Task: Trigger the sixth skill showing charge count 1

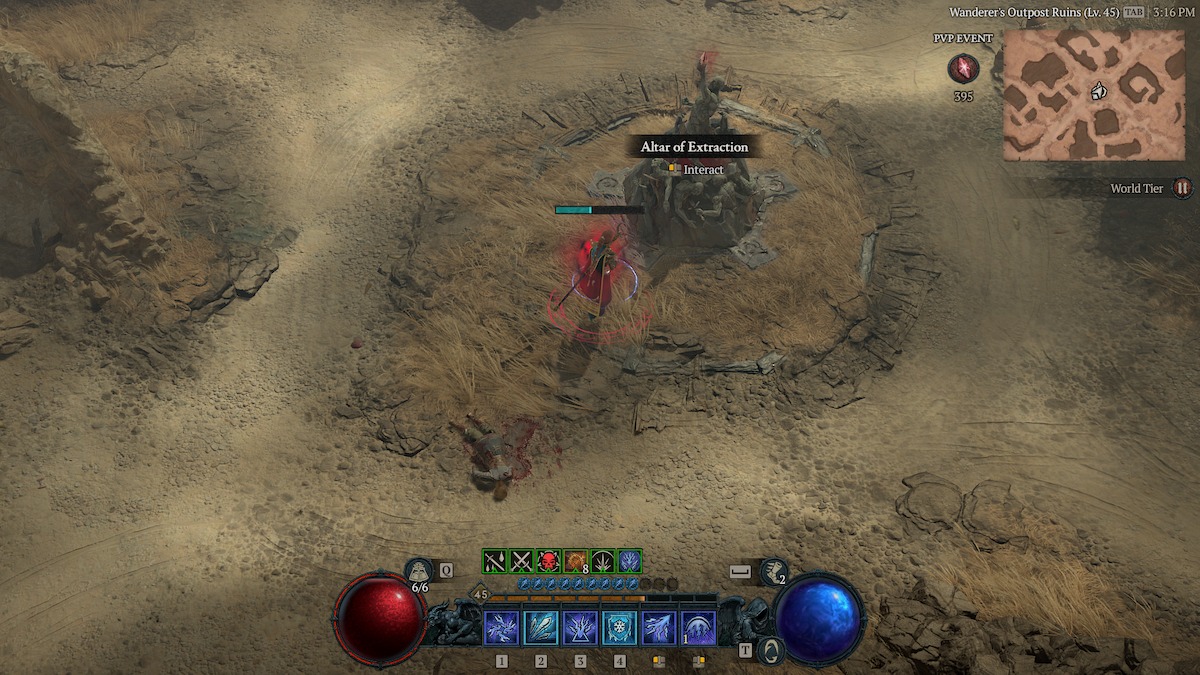Action: pyautogui.click(x=698, y=628)
